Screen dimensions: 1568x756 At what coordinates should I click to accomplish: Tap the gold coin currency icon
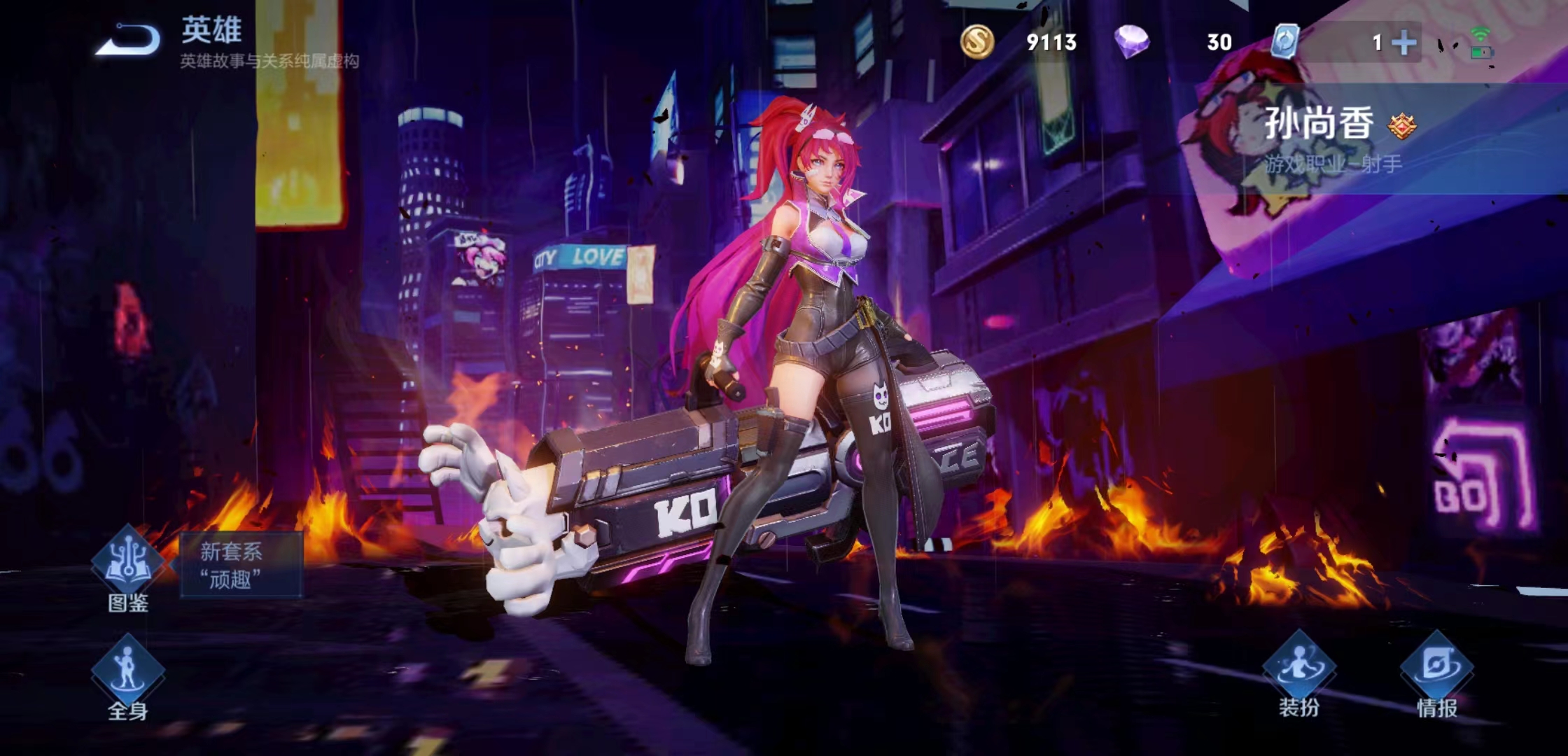click(x=976, y=41)
